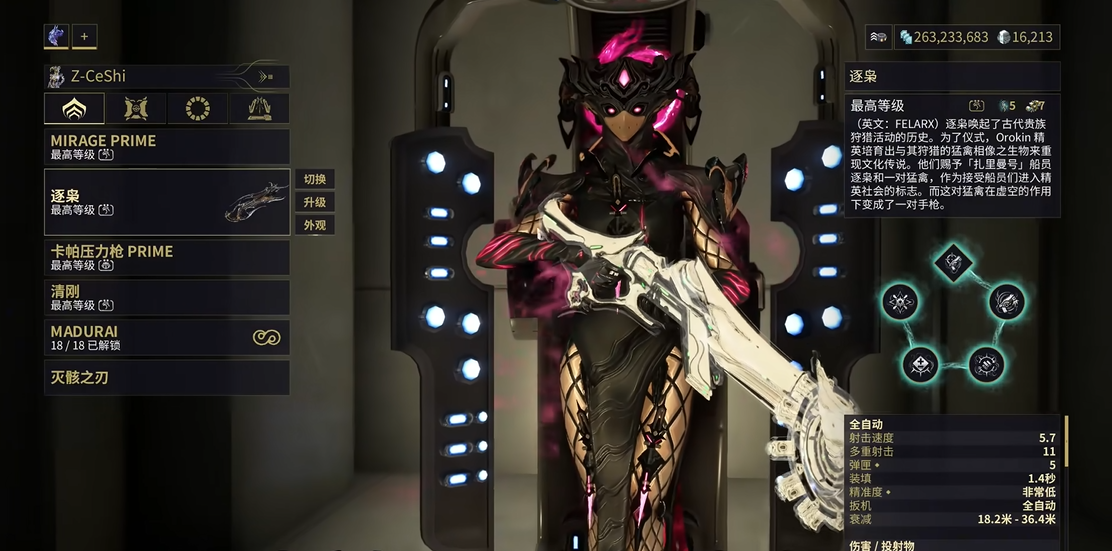Open the Z-CeShi loadout selector
The width and height of the screenshot is (1112, 551).
[x=166, y=76]
